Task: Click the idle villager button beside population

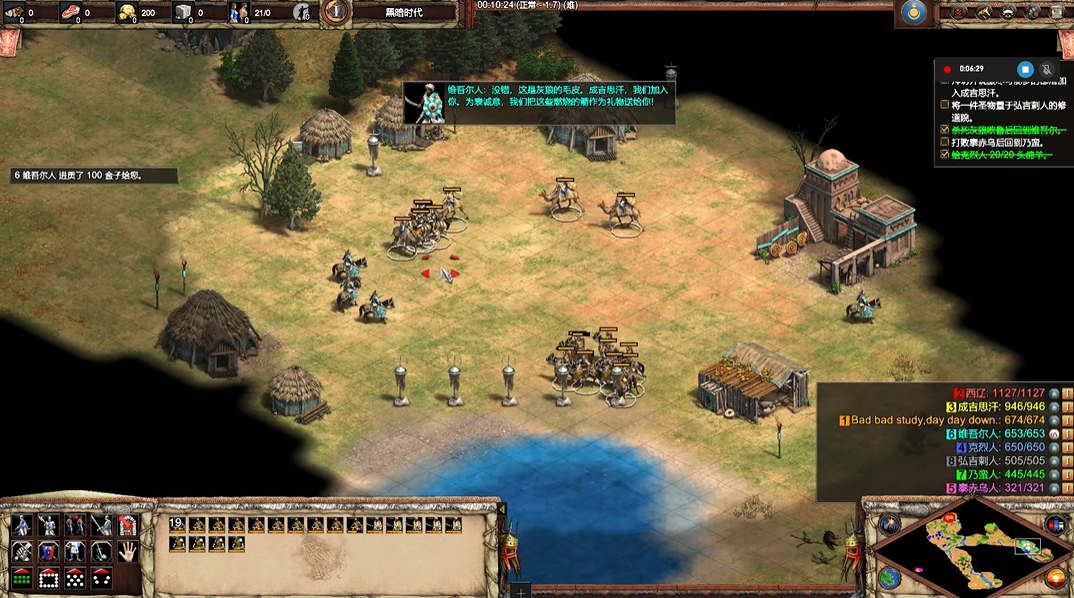Action: 302,12
